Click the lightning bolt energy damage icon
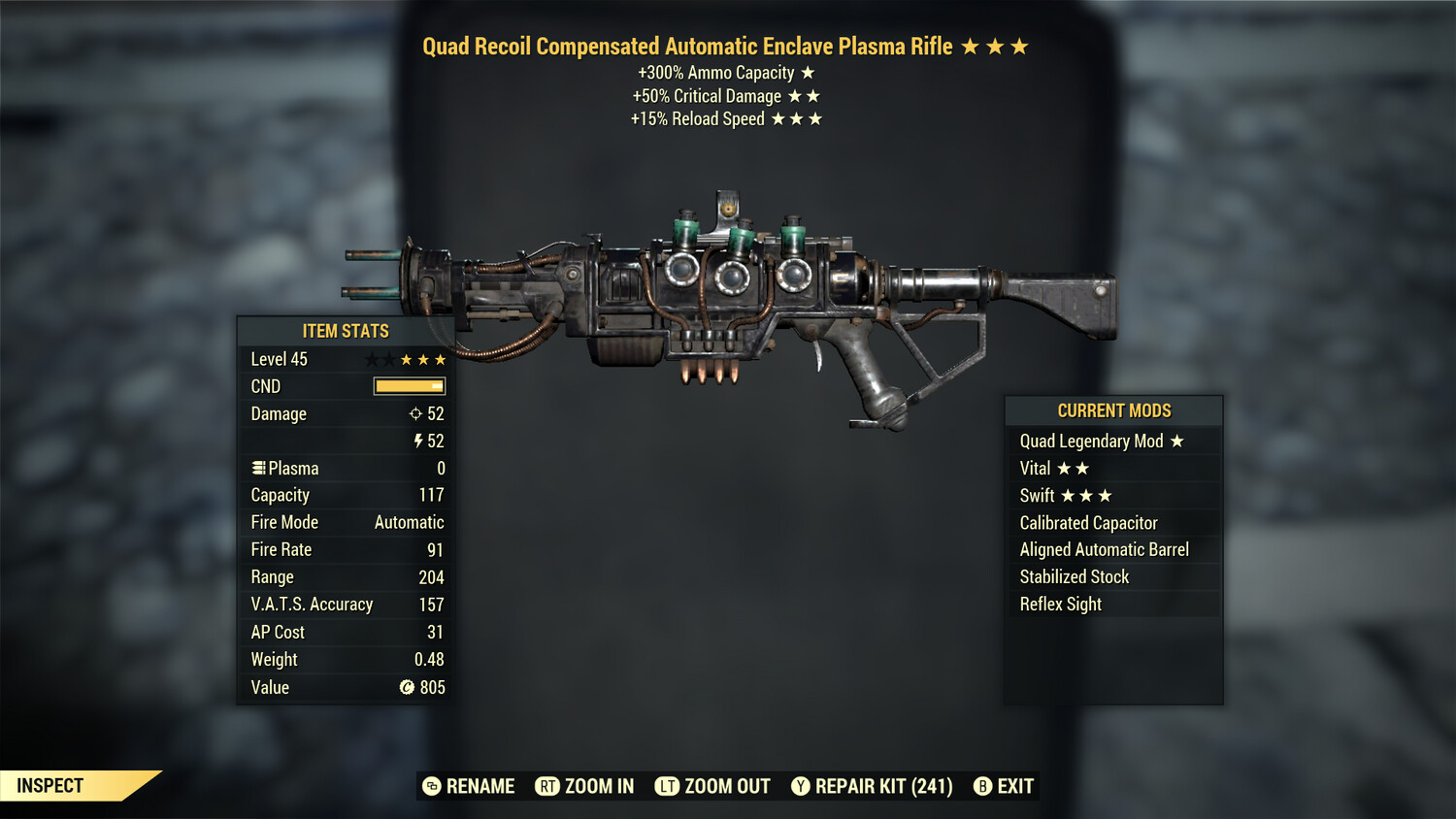The height and width of the screenshot is (819, 1456). [x=416, y=441]
